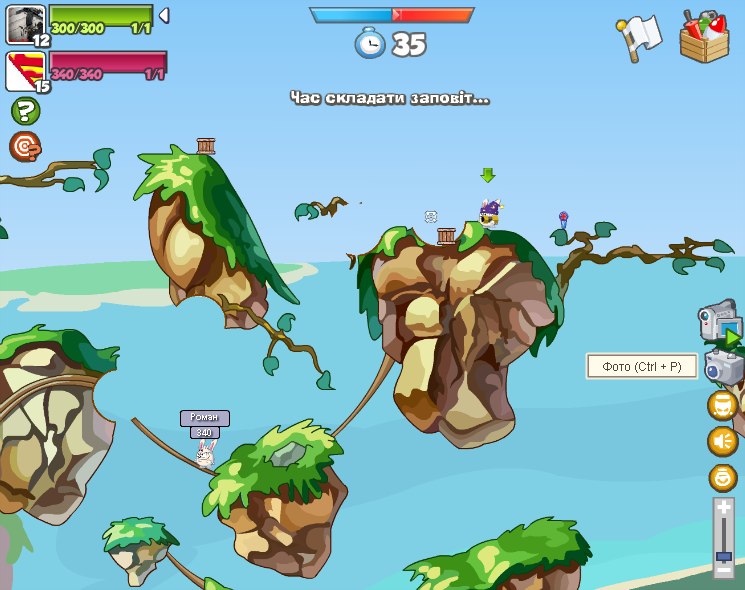The height and width of the screenshot is (590, 745).
Task: Zoom in with the plus button
Action: pos(724,508)
